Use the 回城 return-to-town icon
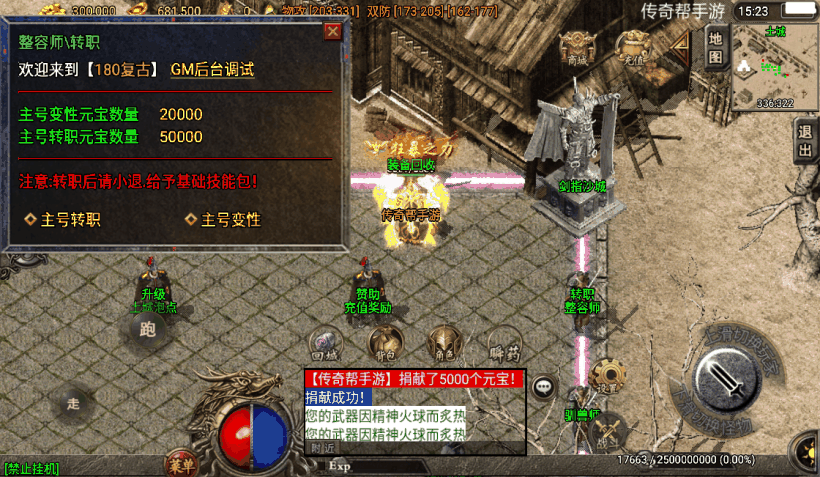 324,344
